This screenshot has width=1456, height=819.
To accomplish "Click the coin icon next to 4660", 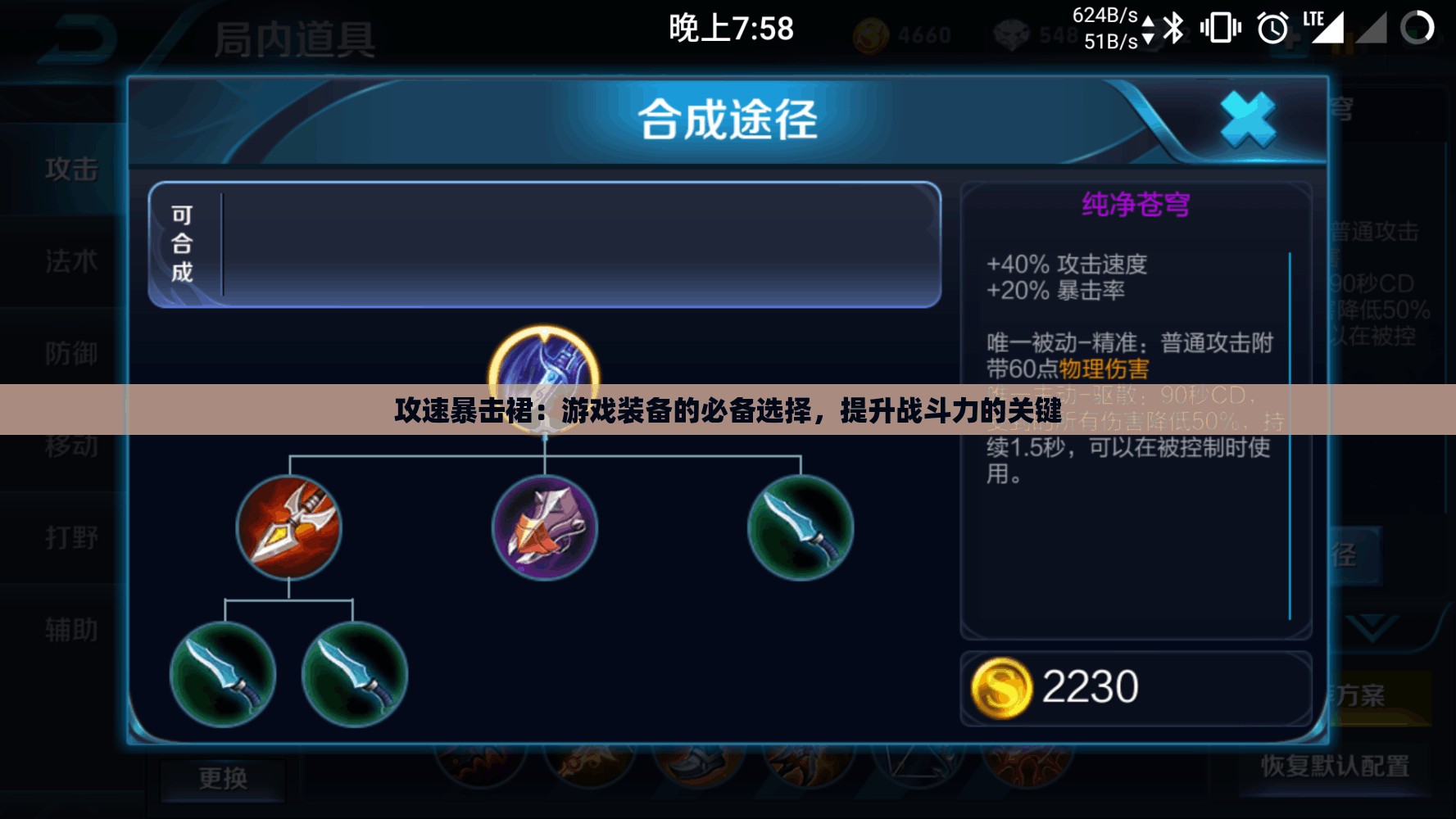I will click(873, 35).
